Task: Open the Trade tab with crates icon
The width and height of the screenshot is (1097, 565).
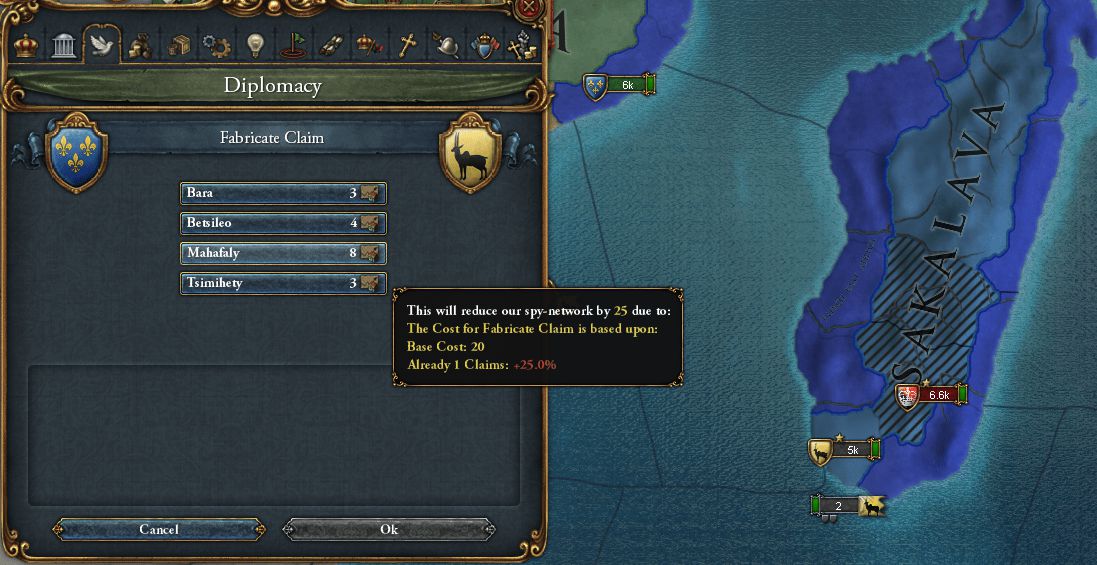Action: pyautogui.click(x=178, y=45)
